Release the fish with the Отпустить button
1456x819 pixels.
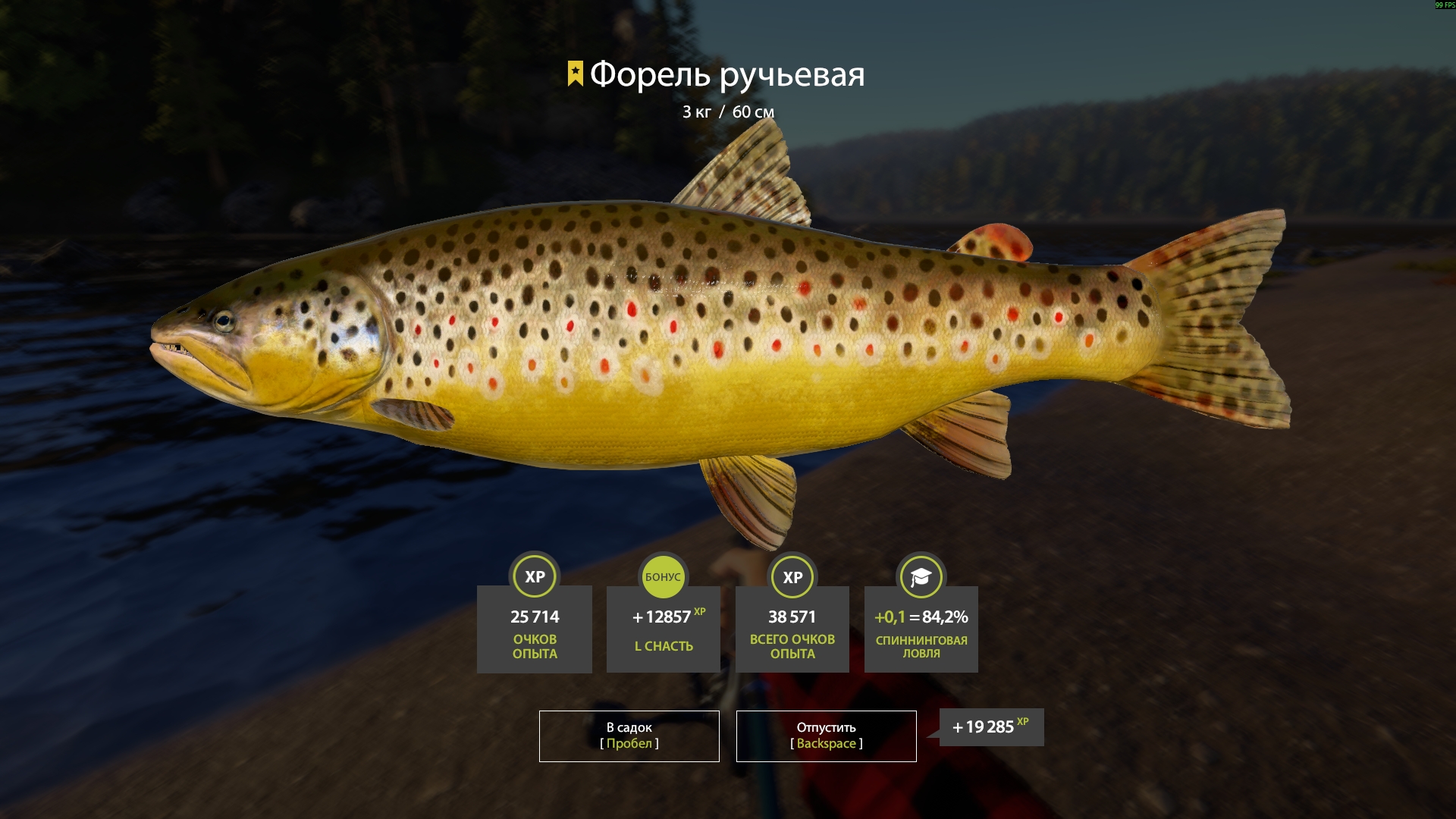pos(826,736)
